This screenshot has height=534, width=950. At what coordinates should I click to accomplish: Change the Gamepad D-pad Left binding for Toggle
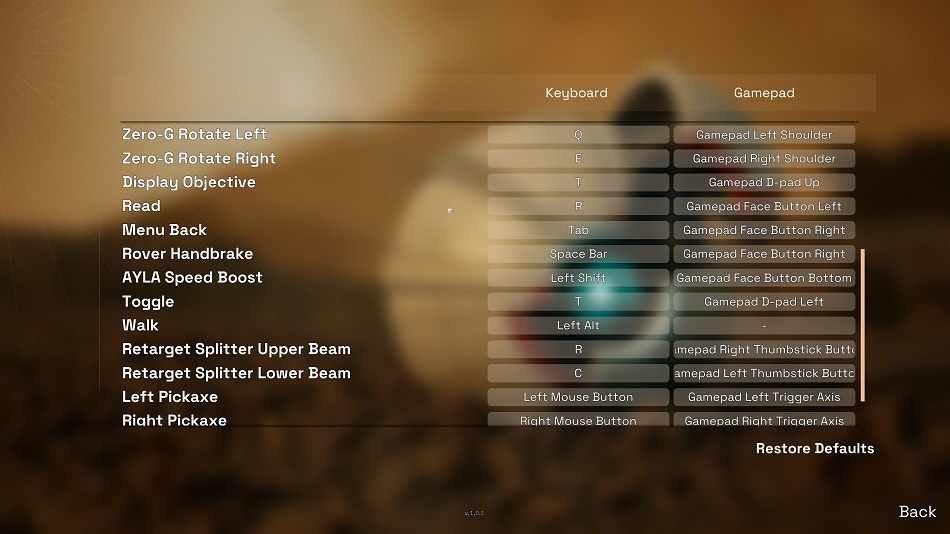pos(764,302)
